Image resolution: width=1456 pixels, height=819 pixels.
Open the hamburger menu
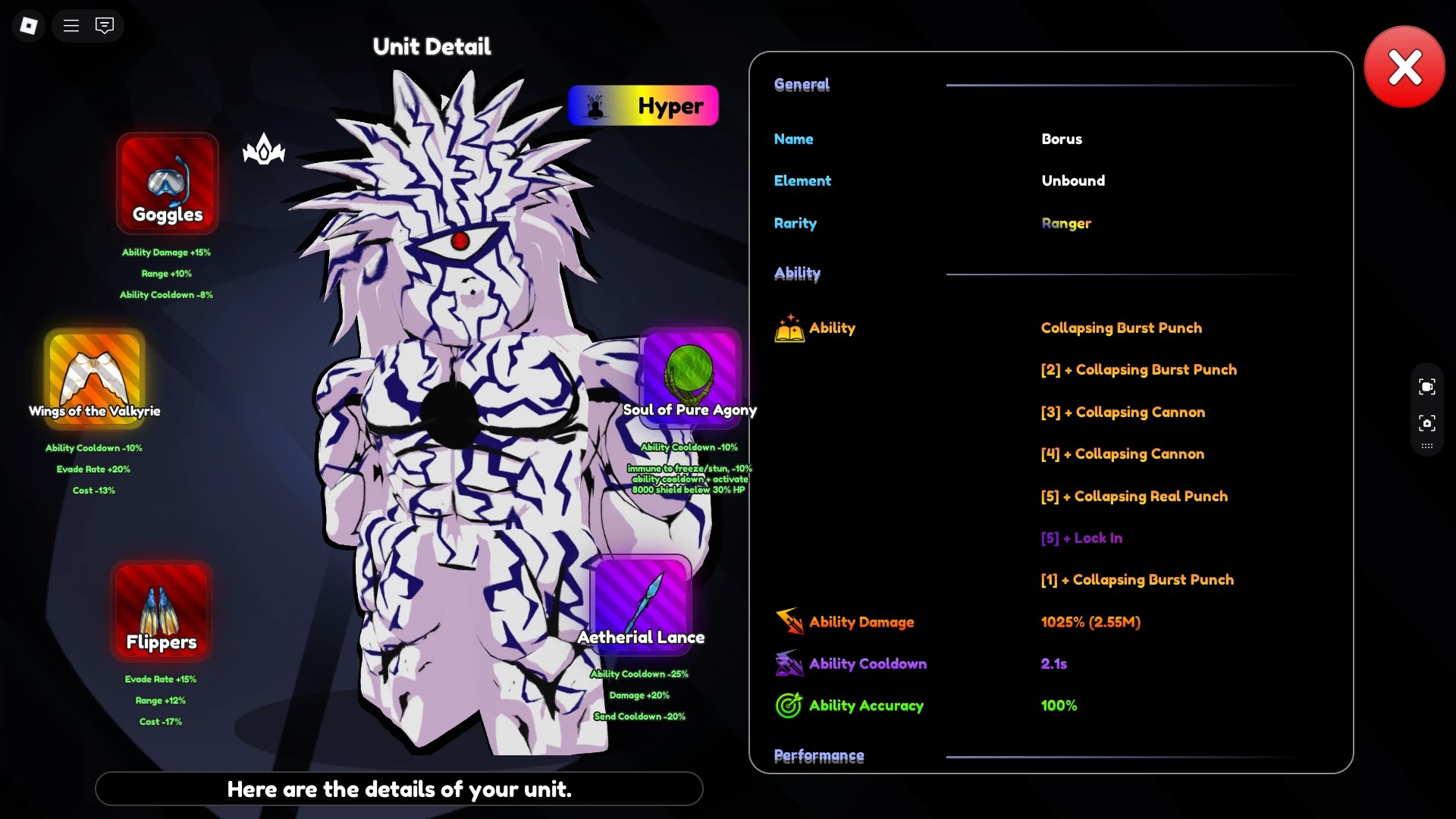coord(71,25)
